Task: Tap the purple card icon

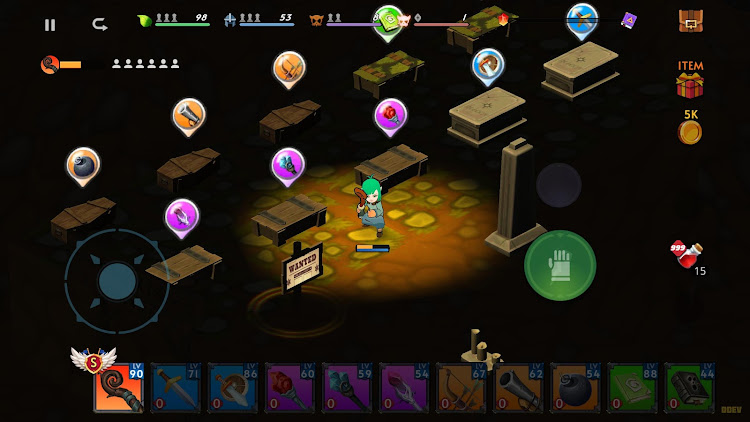Action: (x=629, y=20)
